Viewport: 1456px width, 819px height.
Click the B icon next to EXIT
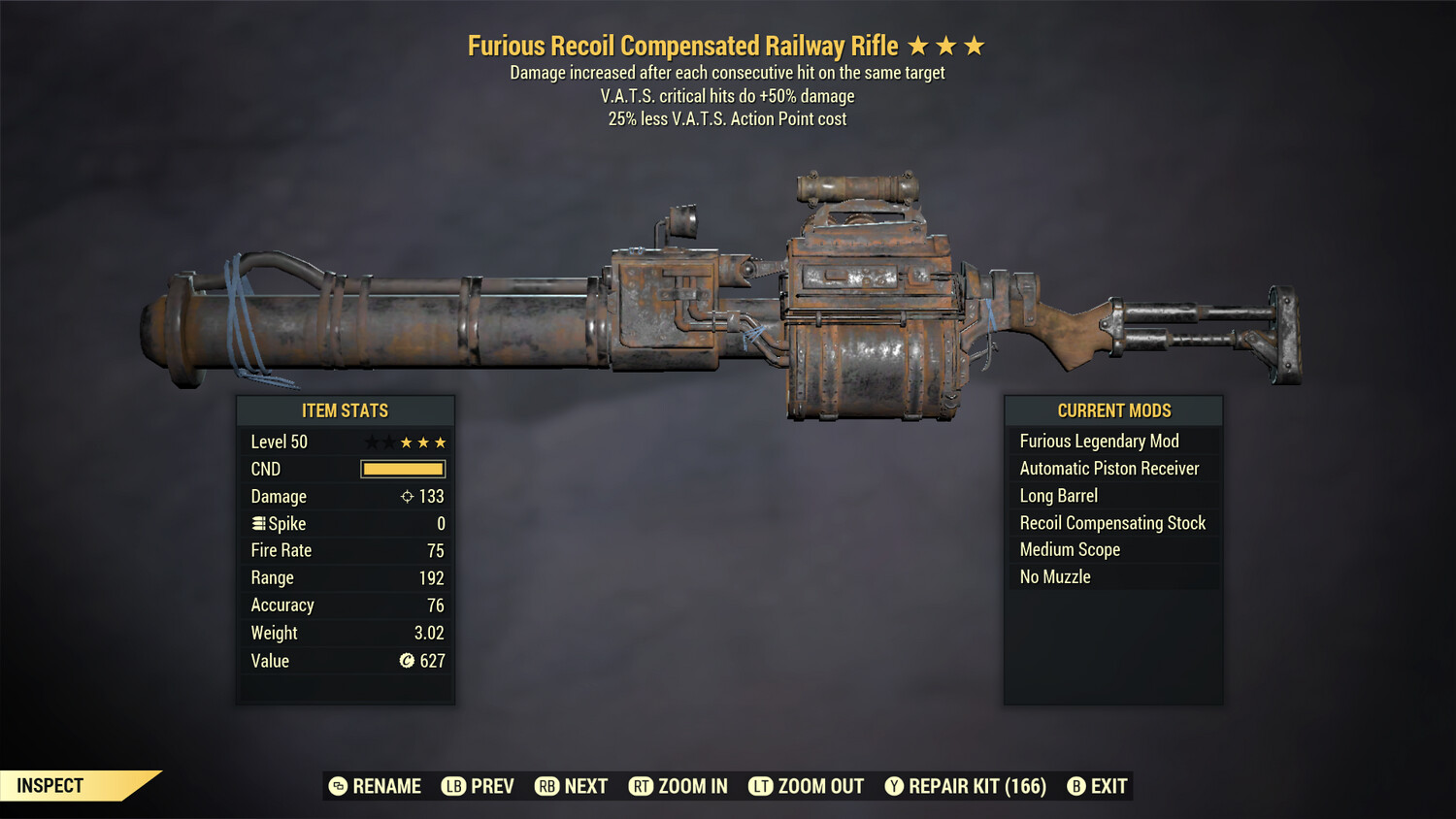[x=1077, y=786]
